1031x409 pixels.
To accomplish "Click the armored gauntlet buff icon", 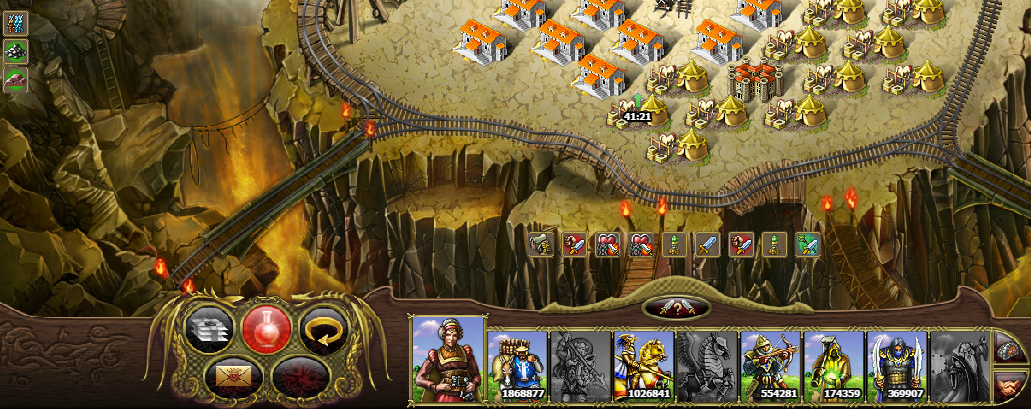I will pos(541,245).
